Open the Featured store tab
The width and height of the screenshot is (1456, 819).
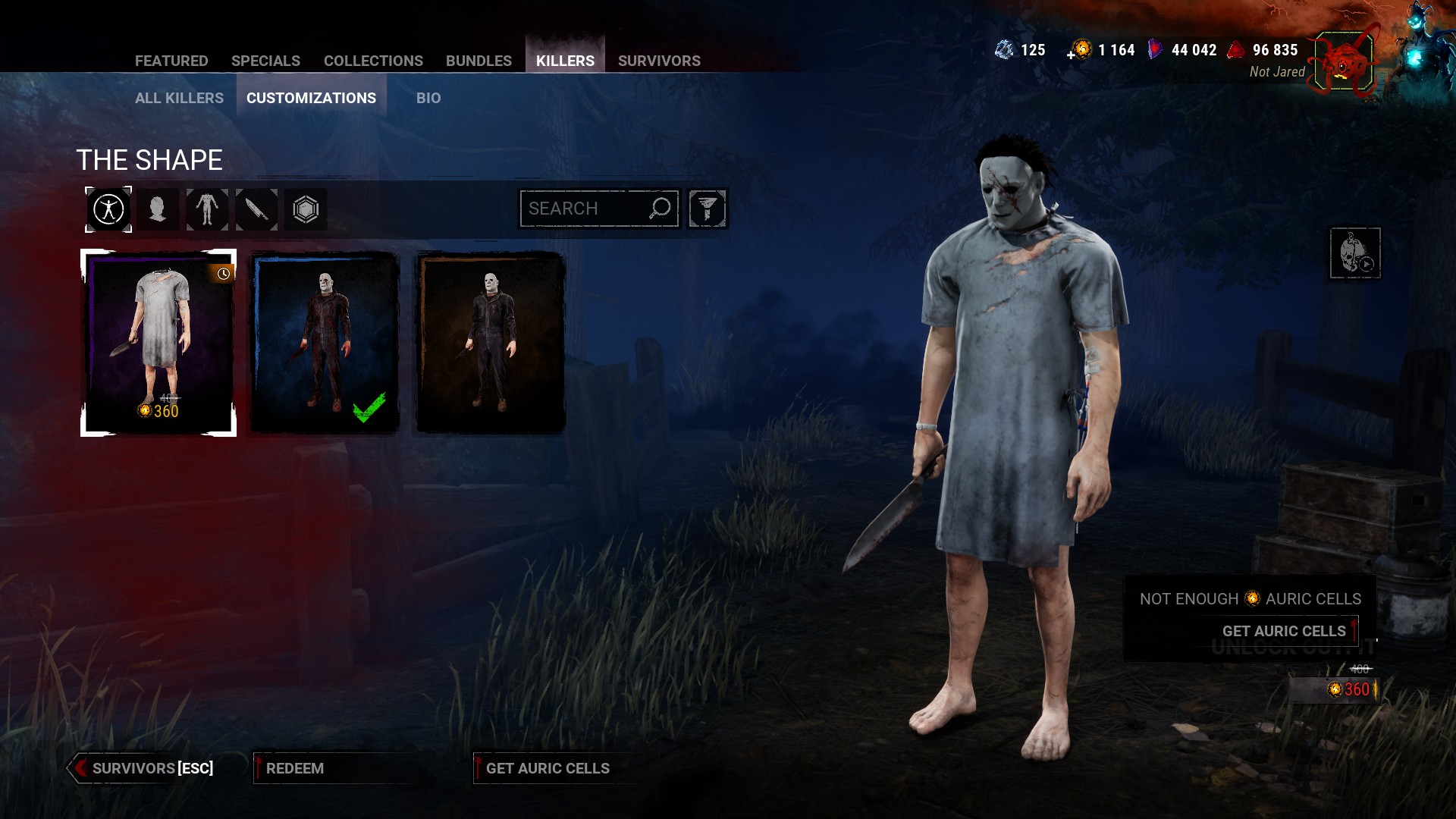point(171,61)
